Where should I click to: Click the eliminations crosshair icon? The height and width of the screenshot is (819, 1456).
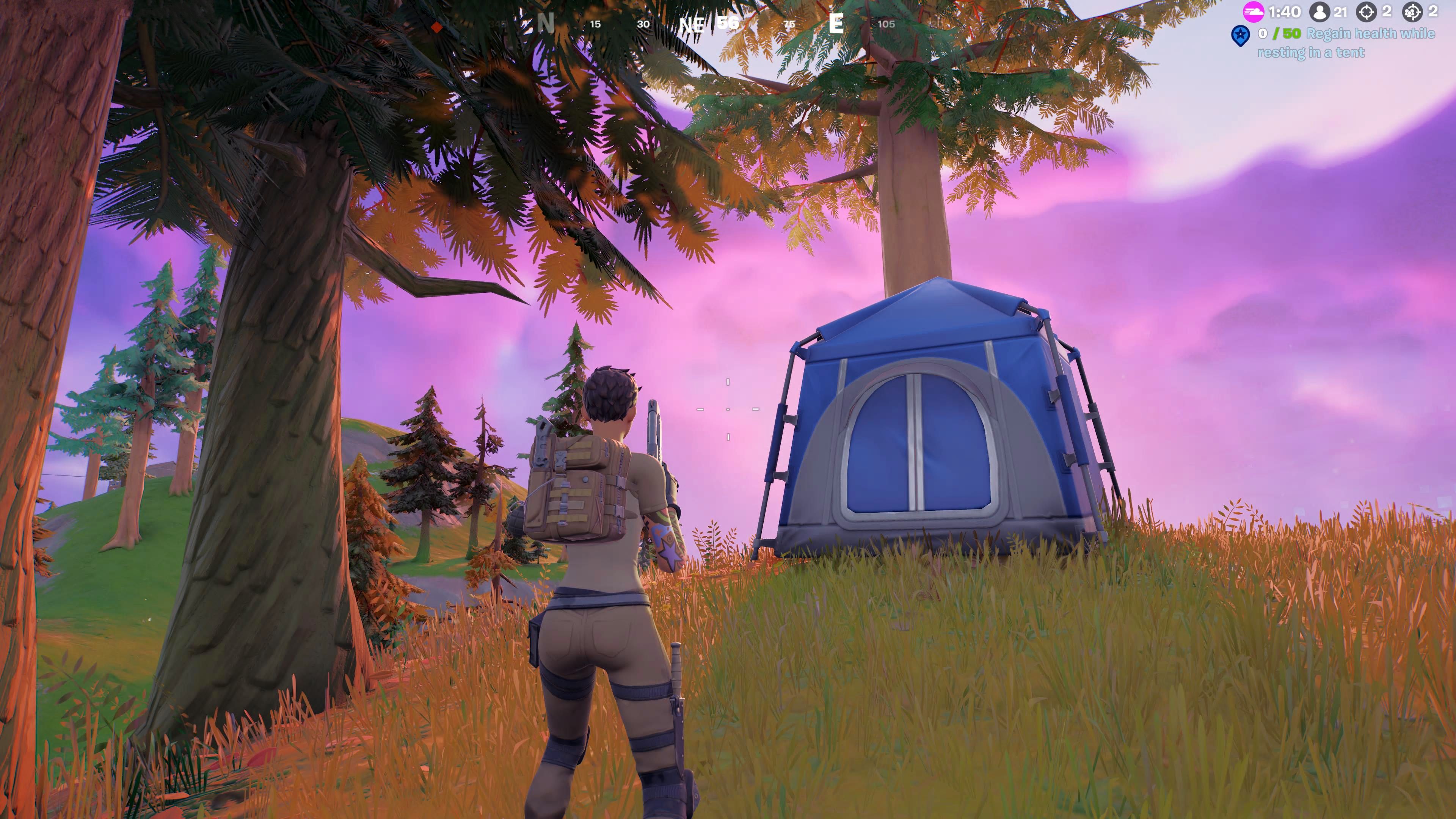tap(1367, 12)
